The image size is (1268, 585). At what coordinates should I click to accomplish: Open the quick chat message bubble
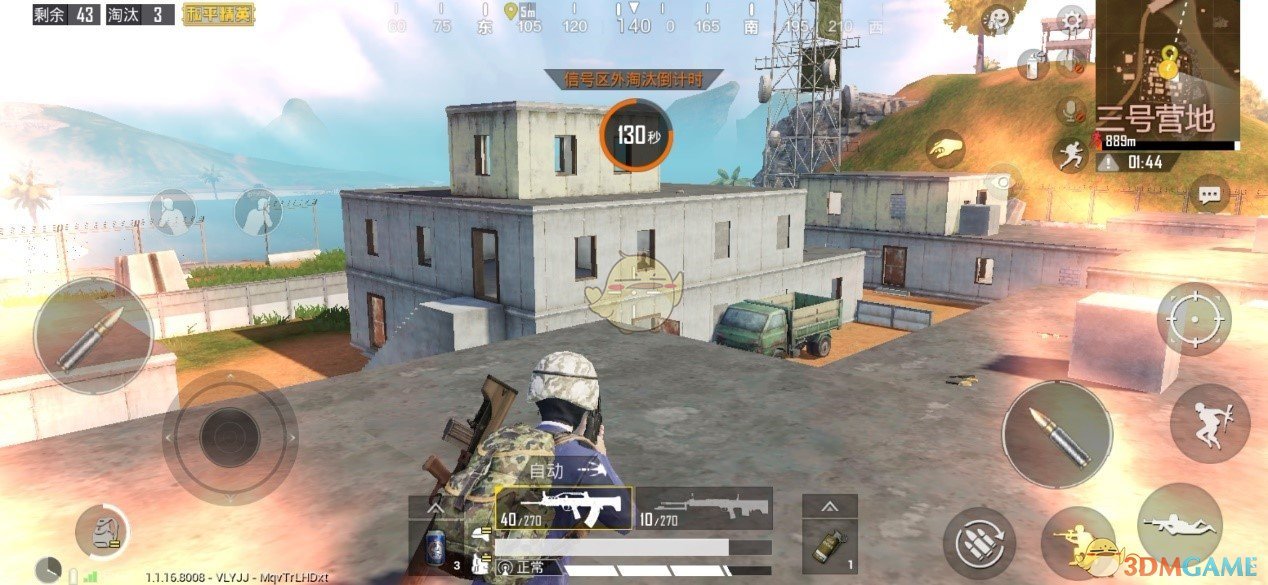[x=1211, y=194]
